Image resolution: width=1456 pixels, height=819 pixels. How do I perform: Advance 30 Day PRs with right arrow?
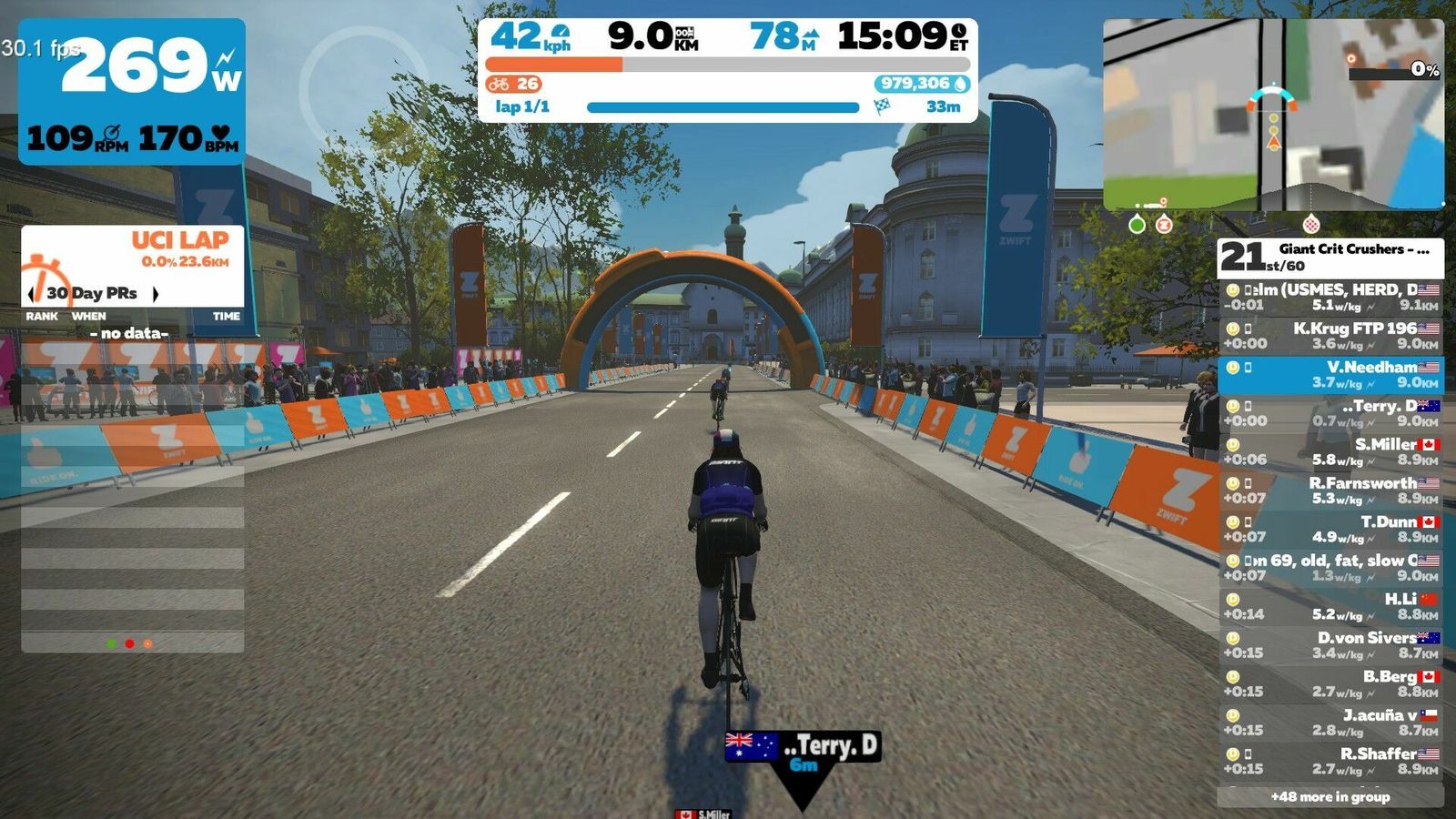click(x=156, y=293)
